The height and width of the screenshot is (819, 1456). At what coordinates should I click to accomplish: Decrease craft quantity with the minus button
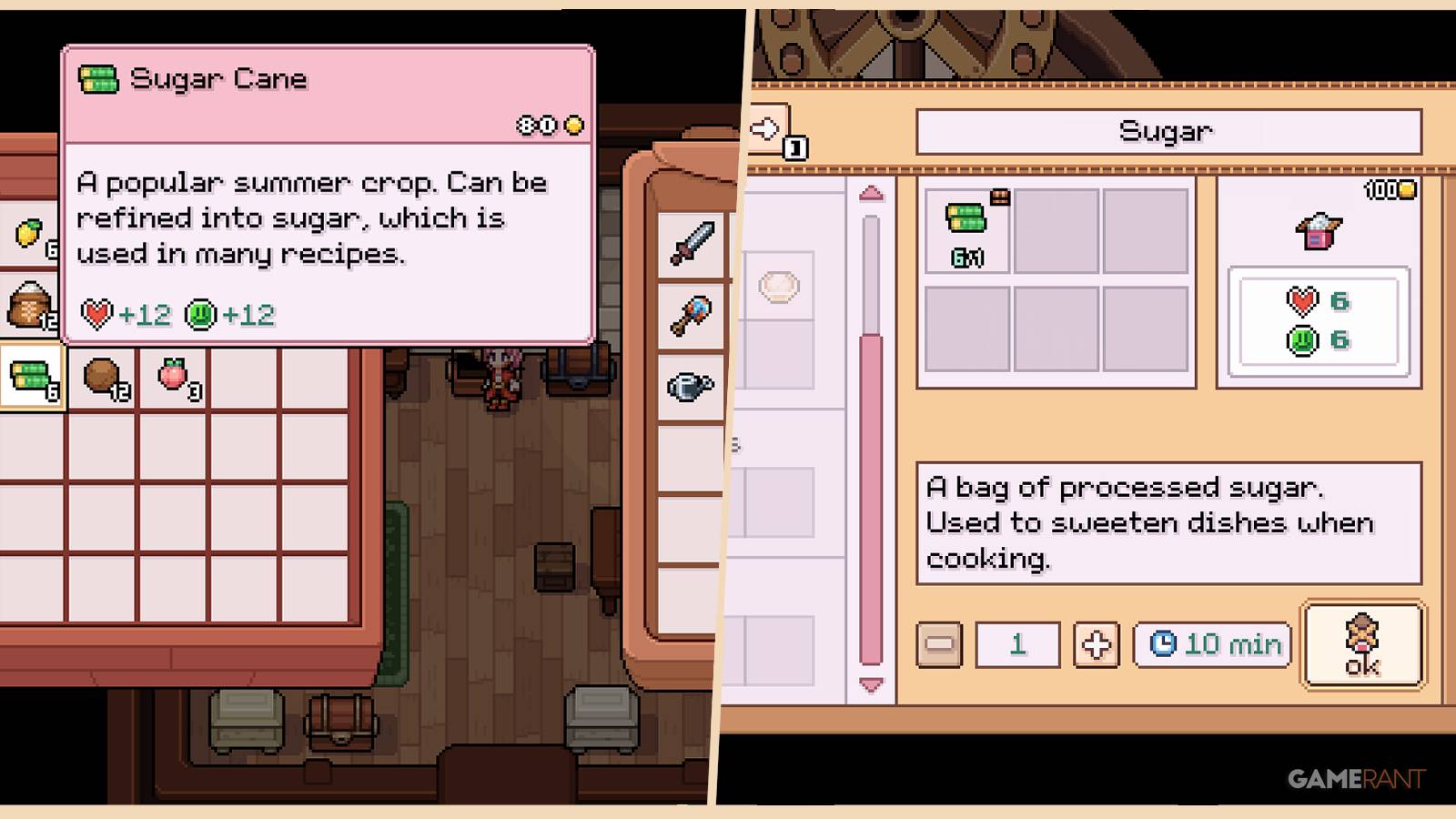click(x=938, y=644)
